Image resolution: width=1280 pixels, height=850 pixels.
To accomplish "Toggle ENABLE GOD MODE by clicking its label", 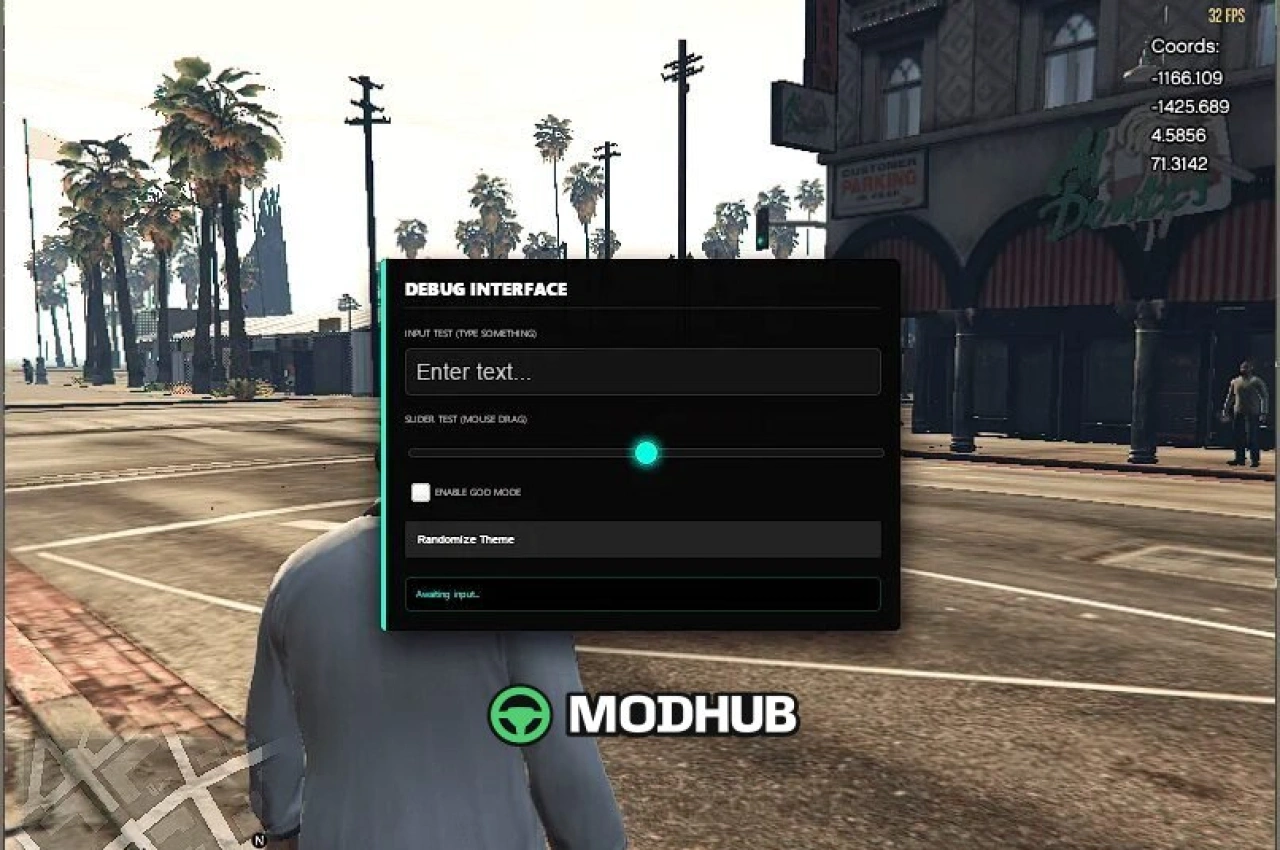I will pyautogui.click(x=477, y=492).
